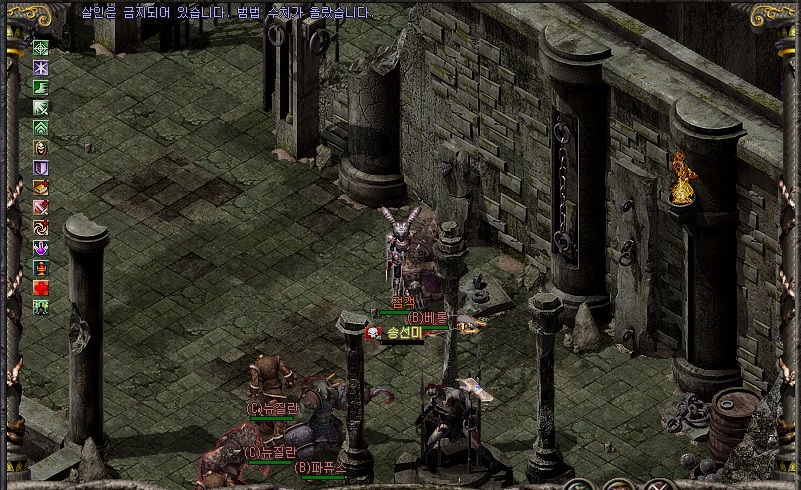Click the purple starburst buff icon
The height and width of the screenshot is (490, 801).
point(41,67)
